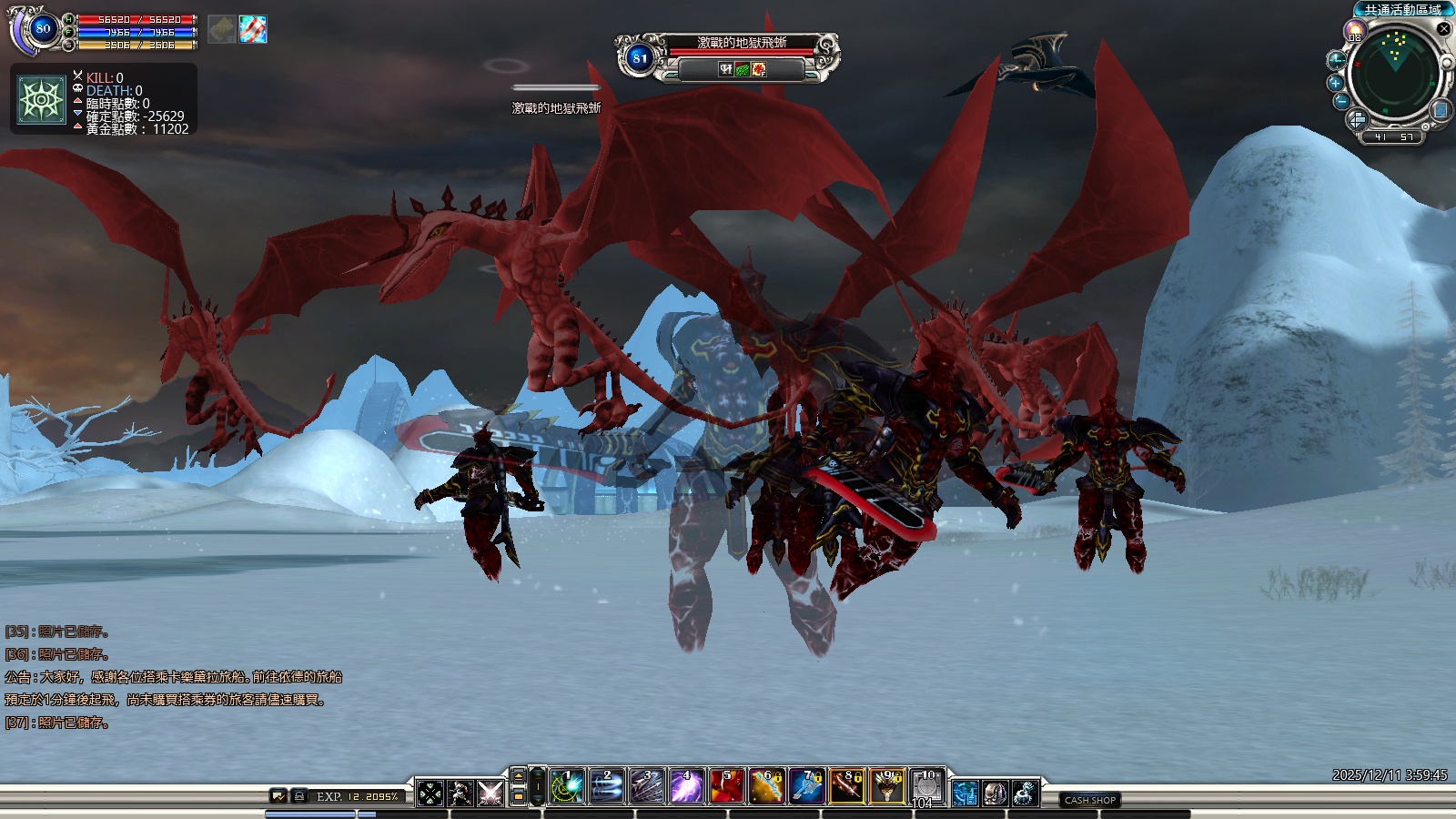Open the CASH SHOP
This screenshot has height=819, width=1456.
[x=1089, y=800]
